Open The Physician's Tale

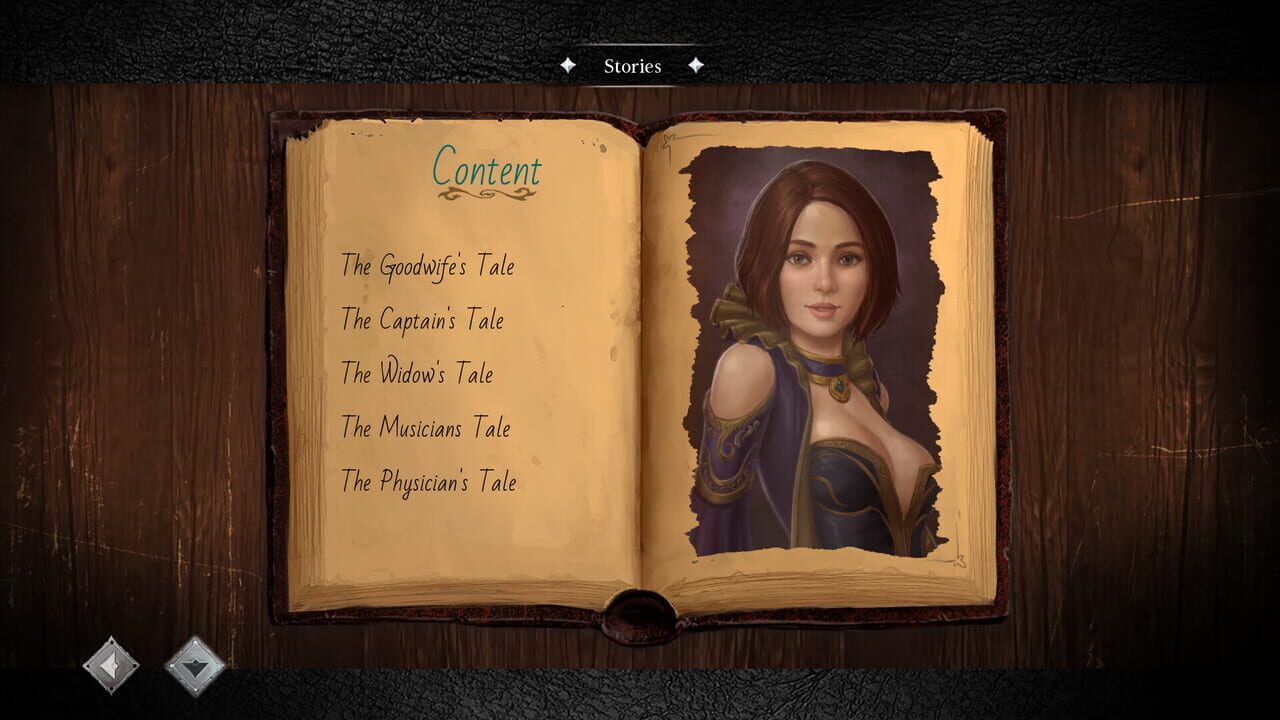[x=428, y=482]
